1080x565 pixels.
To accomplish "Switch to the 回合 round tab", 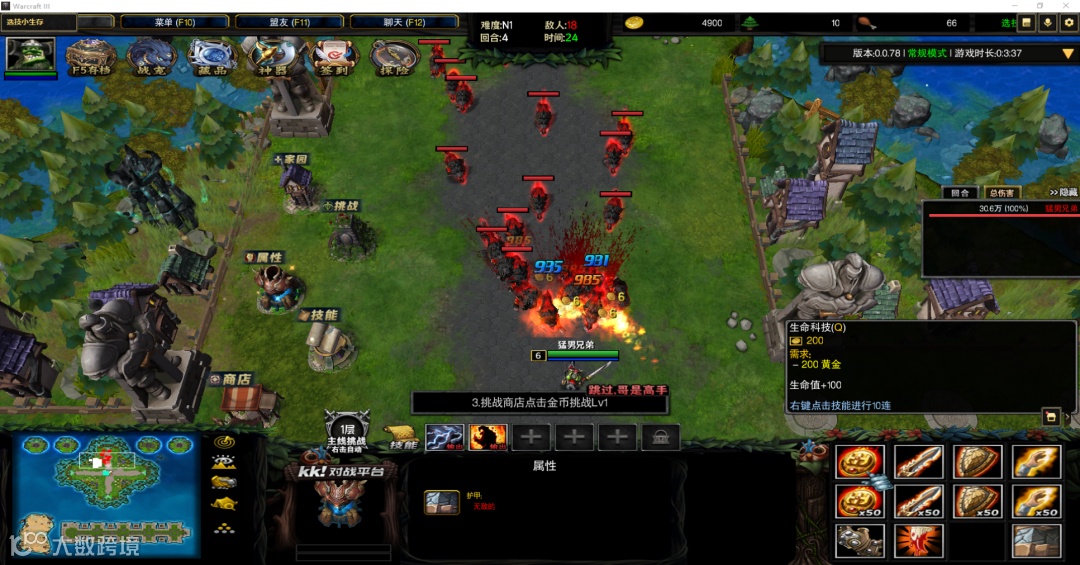I will tap(960, 192).
